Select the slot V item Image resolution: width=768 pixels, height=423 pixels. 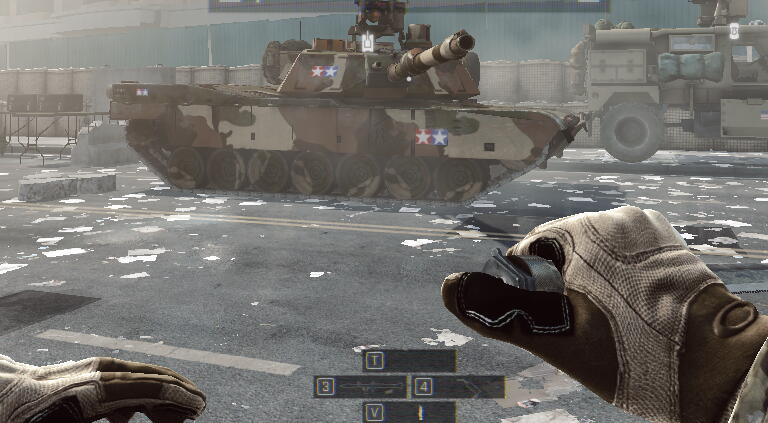point(420,412)
